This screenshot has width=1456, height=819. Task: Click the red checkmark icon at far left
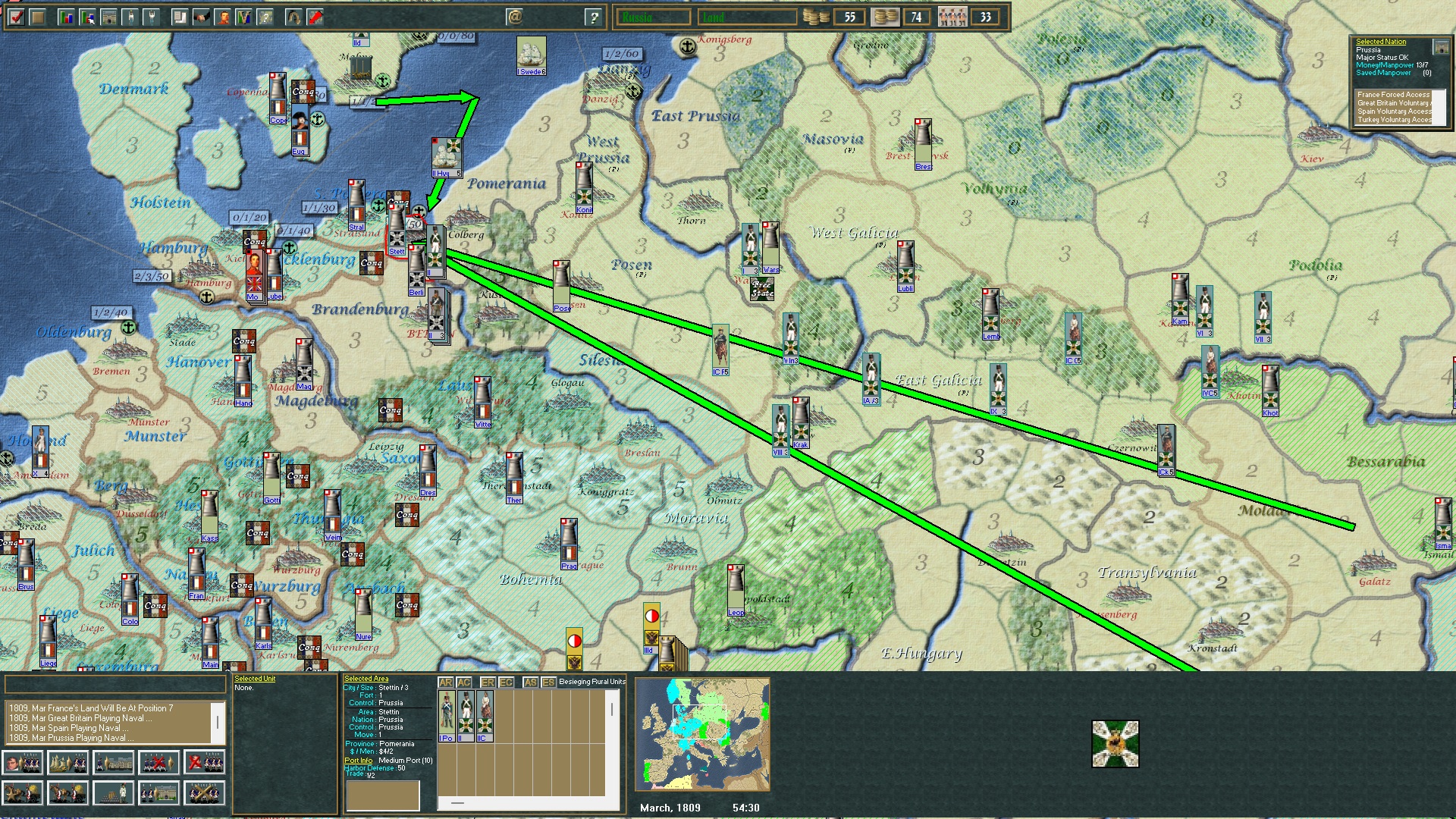click(x=17, y=16)
